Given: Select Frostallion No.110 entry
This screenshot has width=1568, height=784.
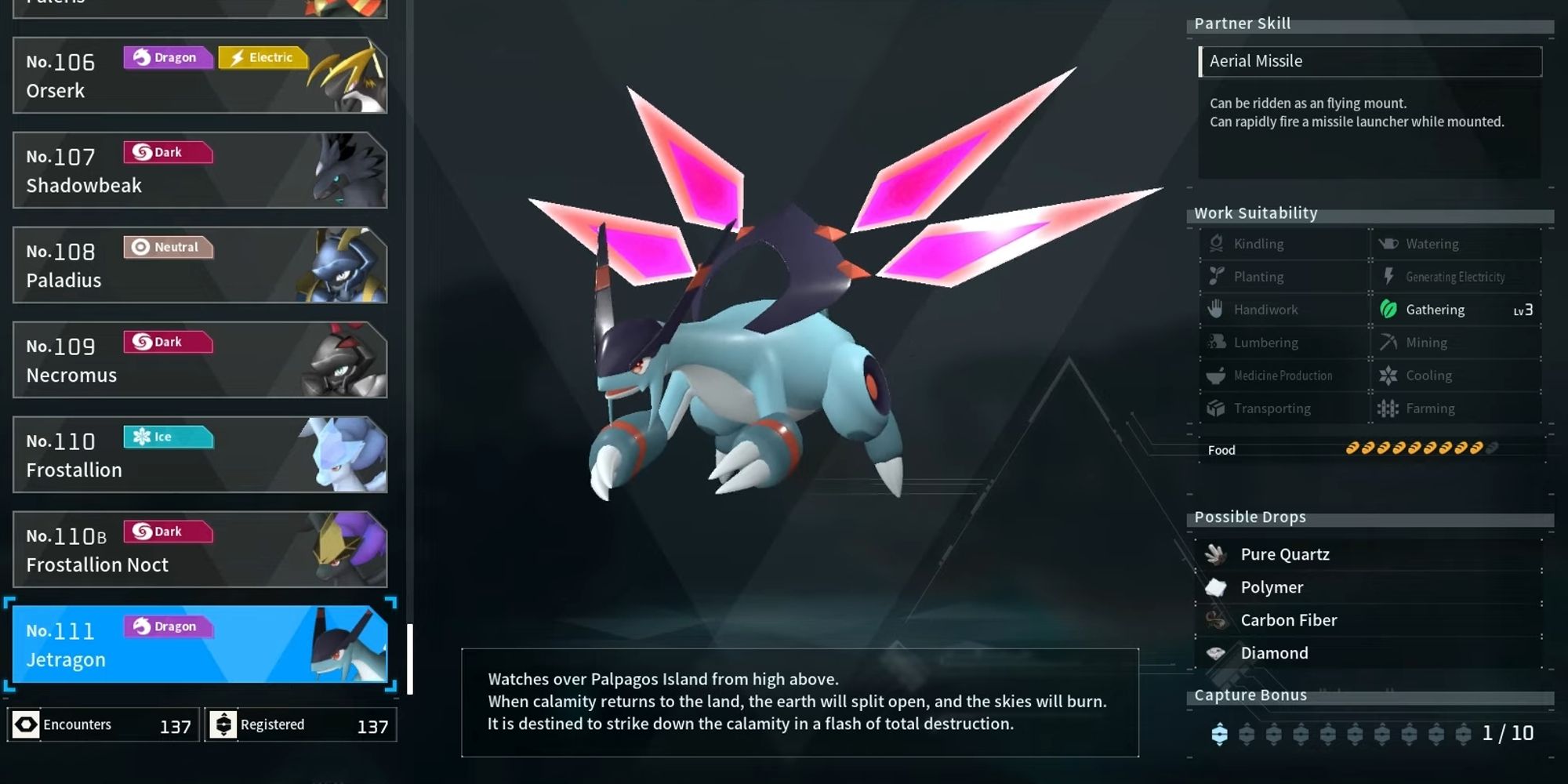Looking at the screenshot, I should click(x=200, y=455).
